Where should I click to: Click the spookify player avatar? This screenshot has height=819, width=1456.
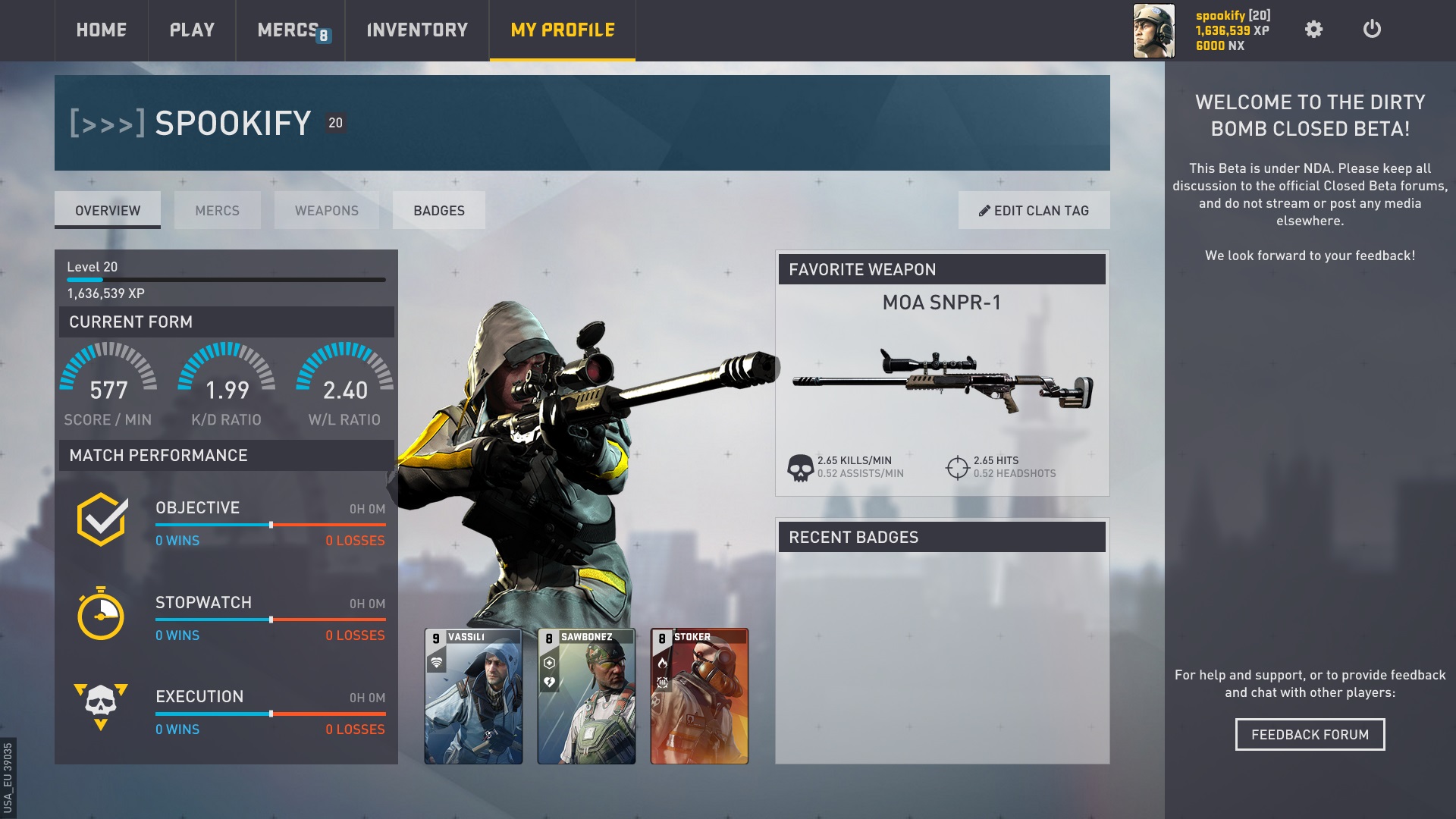1153,30
